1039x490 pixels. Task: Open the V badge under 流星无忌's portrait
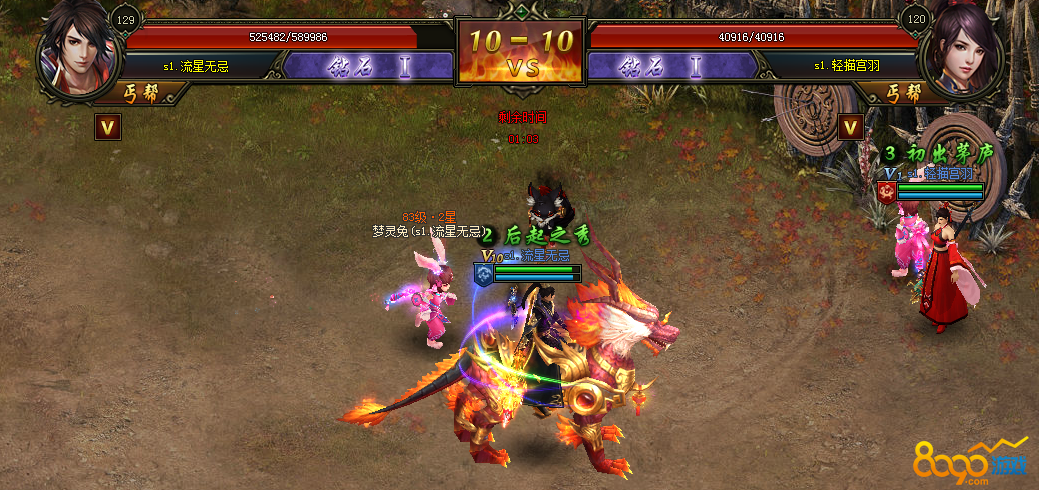(x=108, y=127)
